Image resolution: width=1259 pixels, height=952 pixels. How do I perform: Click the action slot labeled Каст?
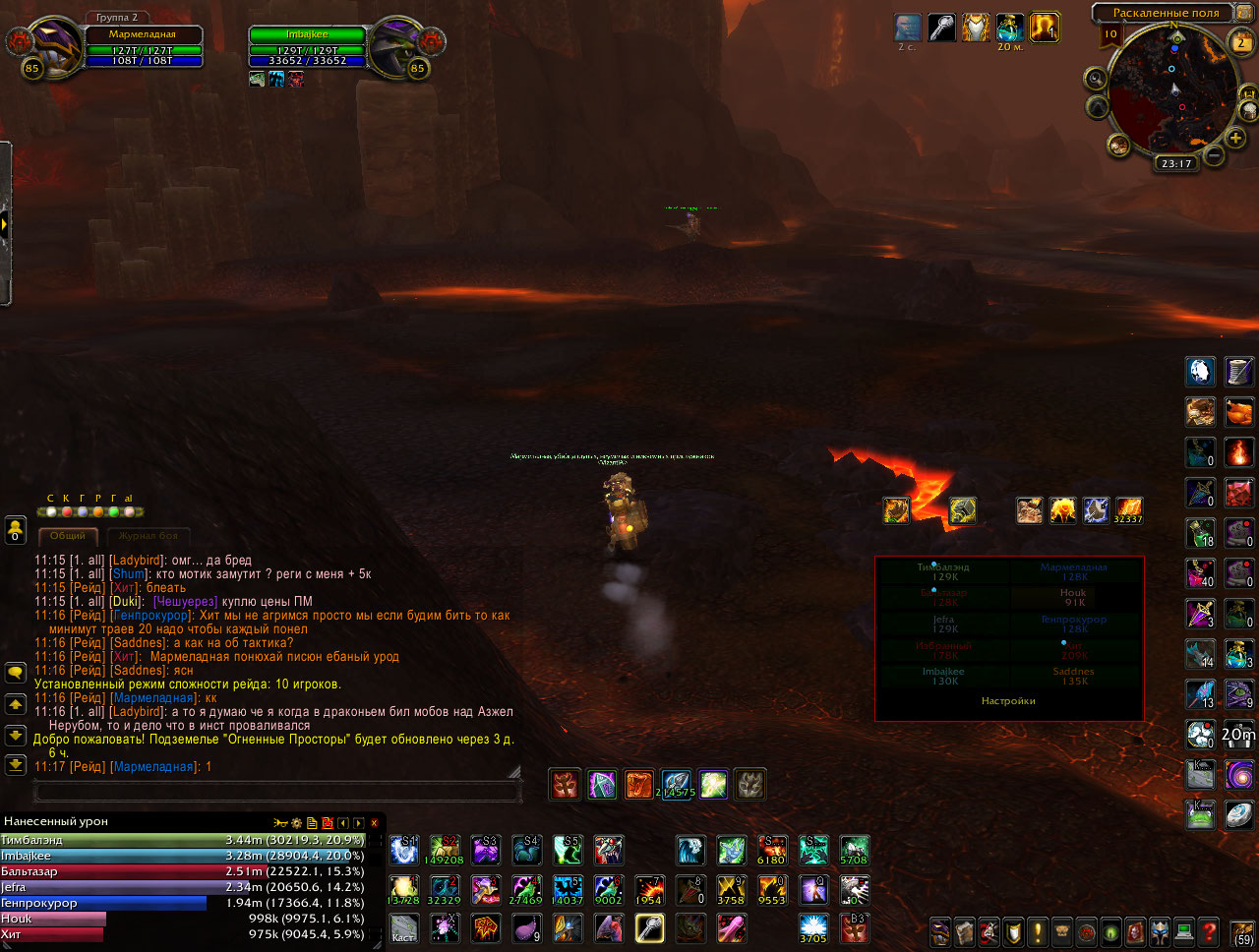click(403, 927)
